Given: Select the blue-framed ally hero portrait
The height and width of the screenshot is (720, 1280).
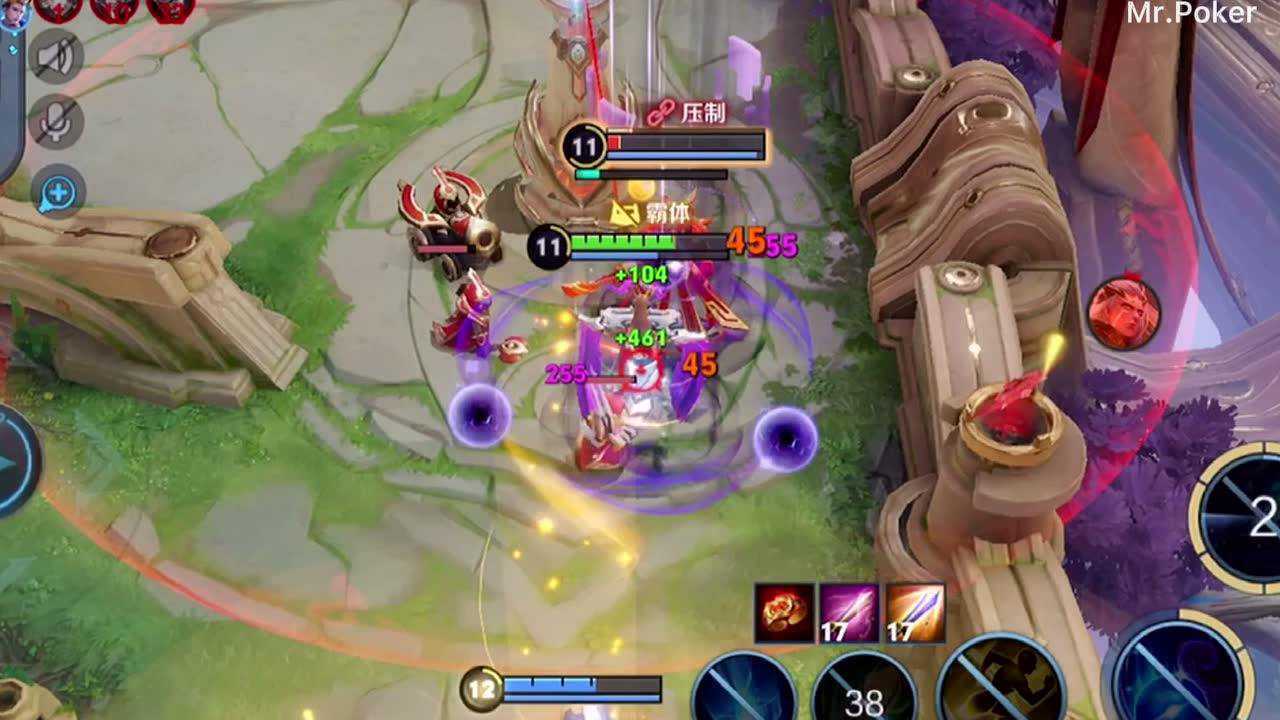Looking at the screenshot, I should click(12, 16).
